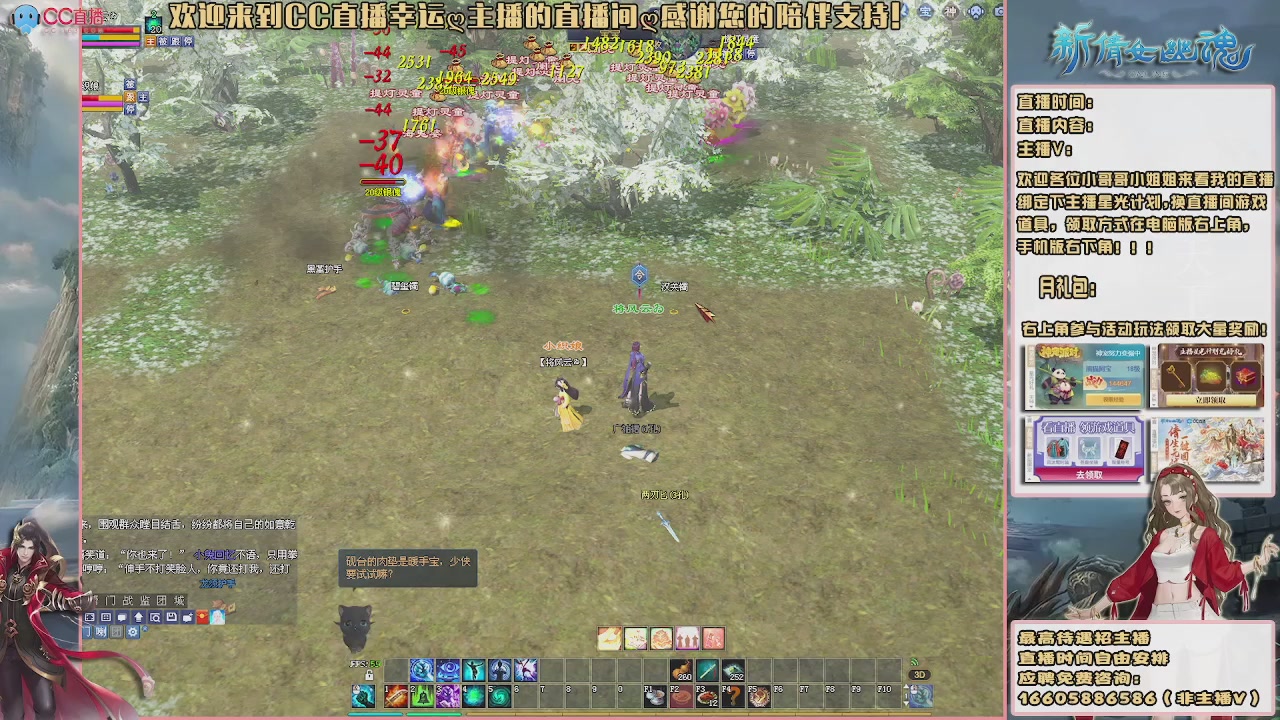1280x720 pixels.
Task: Click the question mark item in the F4 slot
Action: click(734, 695)
